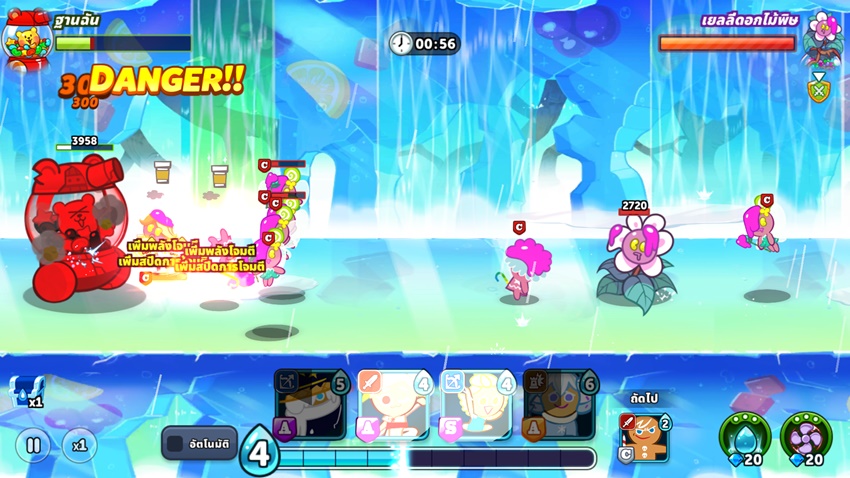Change the x1 battle speed
The height and width of the screenshot is (478, 850).
click(x=80, y=444)
